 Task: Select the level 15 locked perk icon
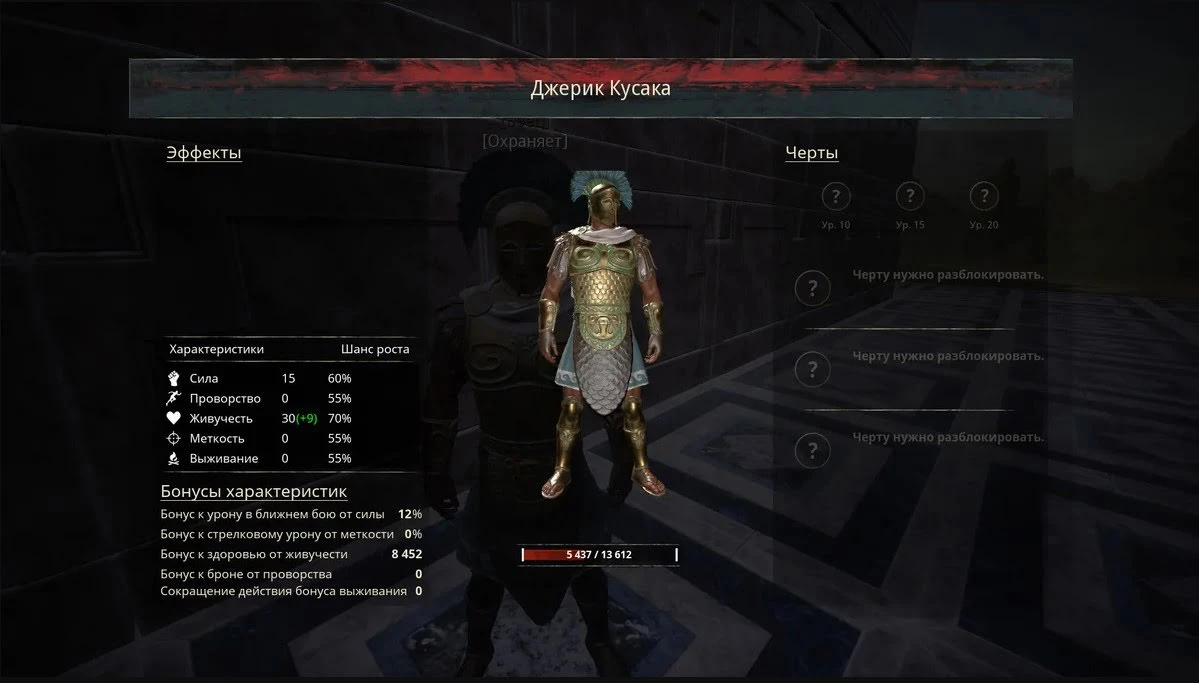(x=910, y=196)
